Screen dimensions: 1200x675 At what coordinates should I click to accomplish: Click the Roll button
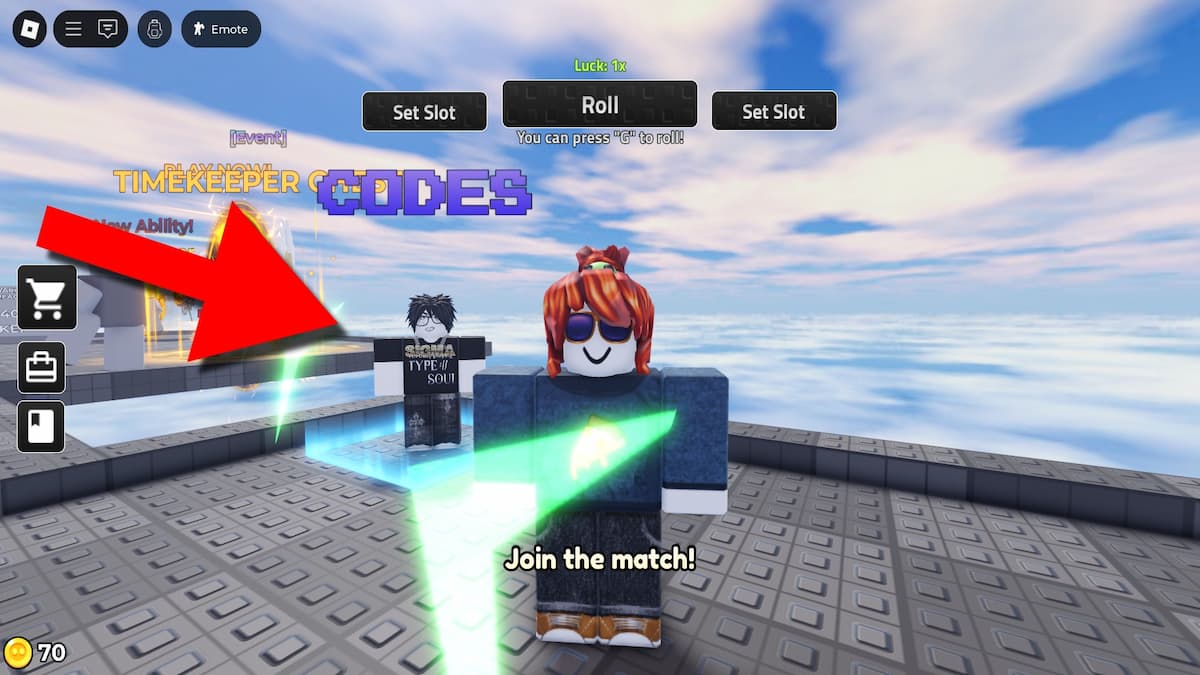599,105
